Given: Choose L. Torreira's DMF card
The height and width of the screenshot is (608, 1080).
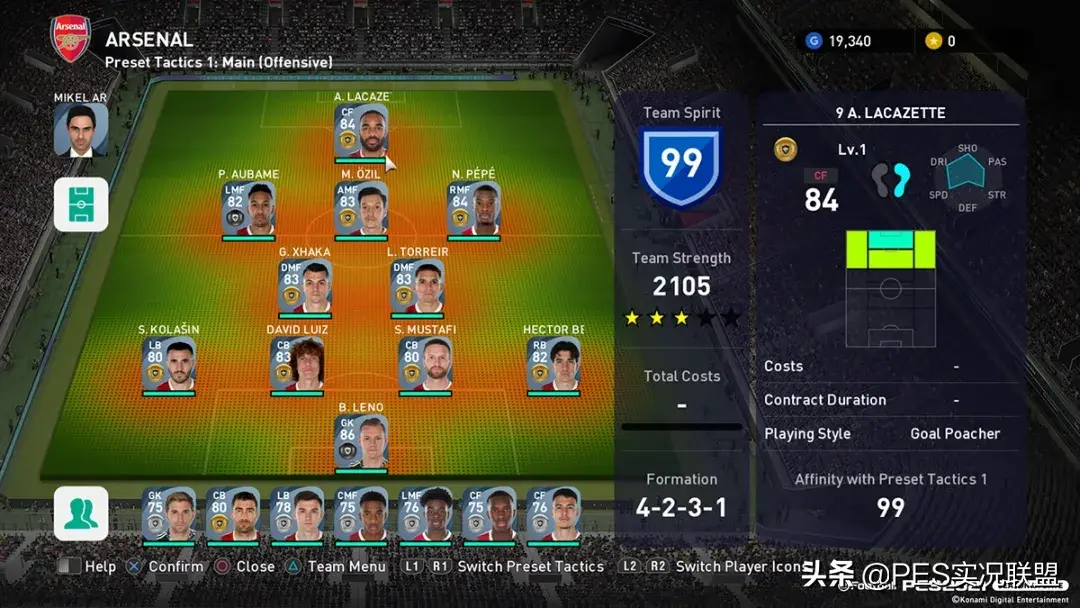Looking at the screenshot, I should [x=417, y=287].
